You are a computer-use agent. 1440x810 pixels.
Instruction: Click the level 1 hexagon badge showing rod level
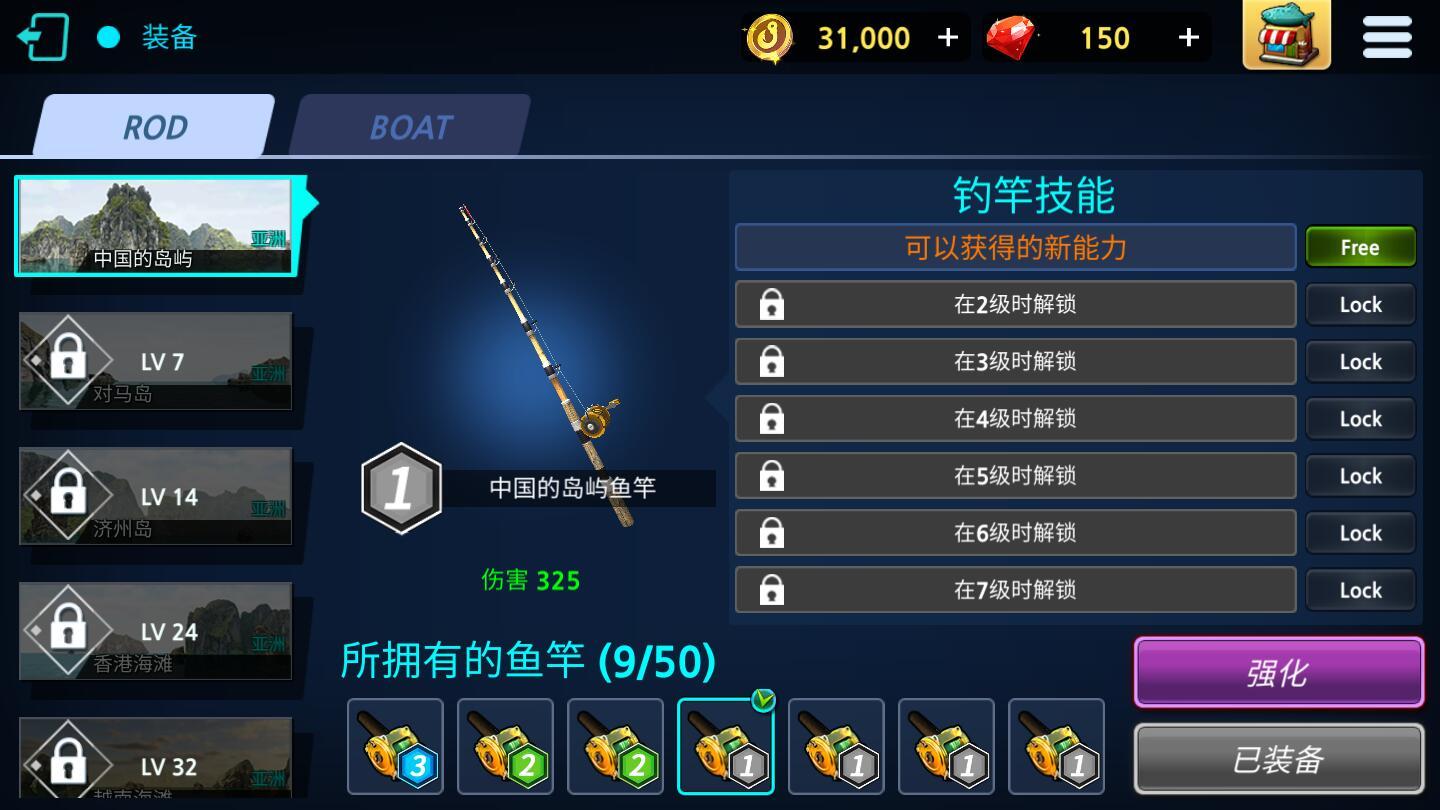403,487
